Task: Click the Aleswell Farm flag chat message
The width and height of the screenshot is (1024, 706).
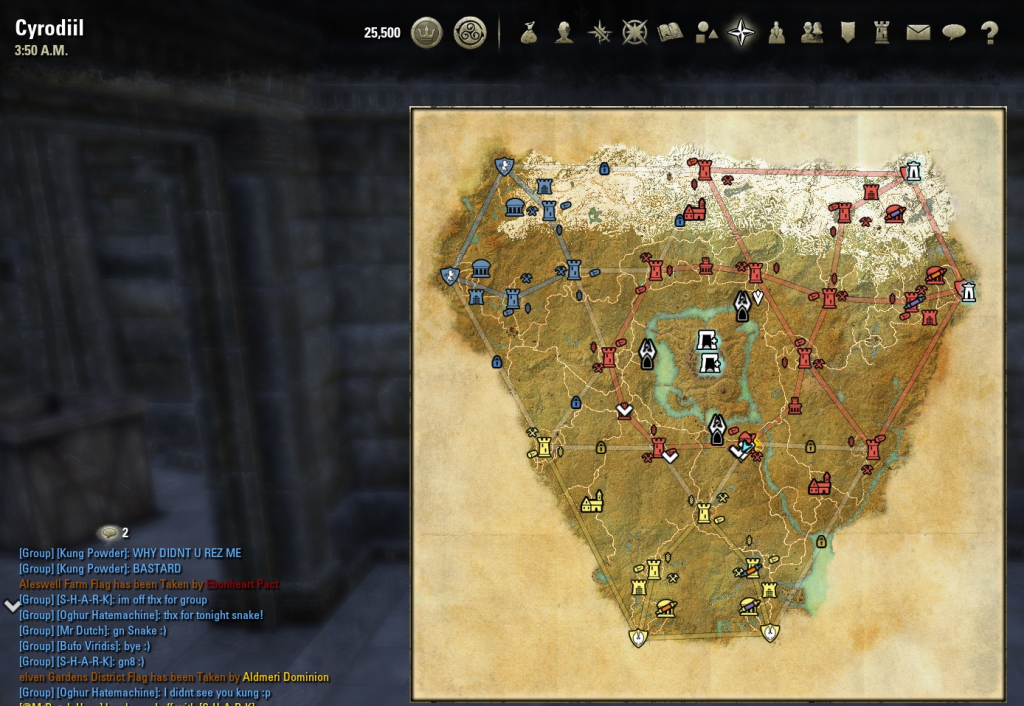Action: coord(149,584)
